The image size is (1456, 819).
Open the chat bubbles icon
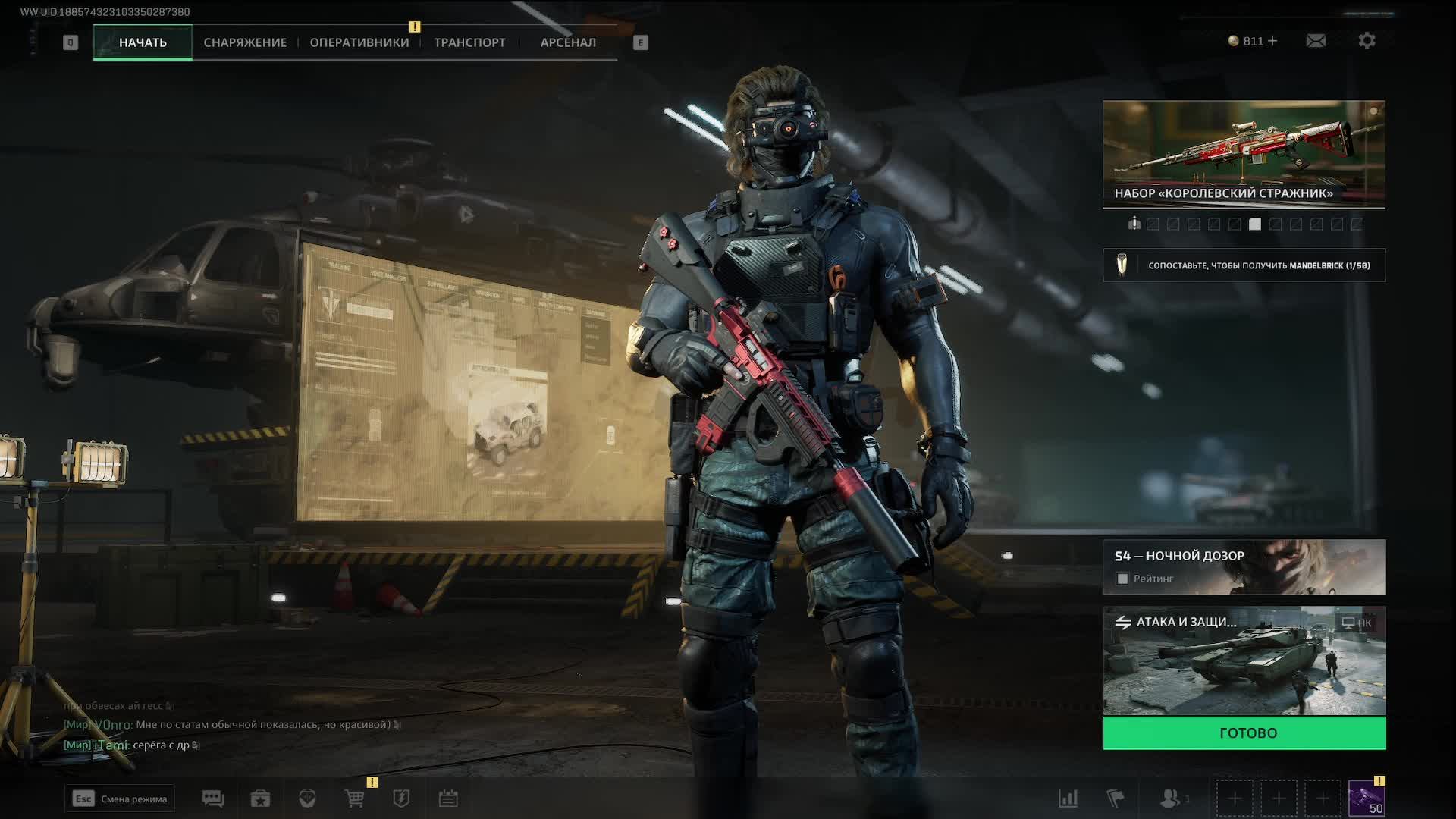tap(213, 799)
